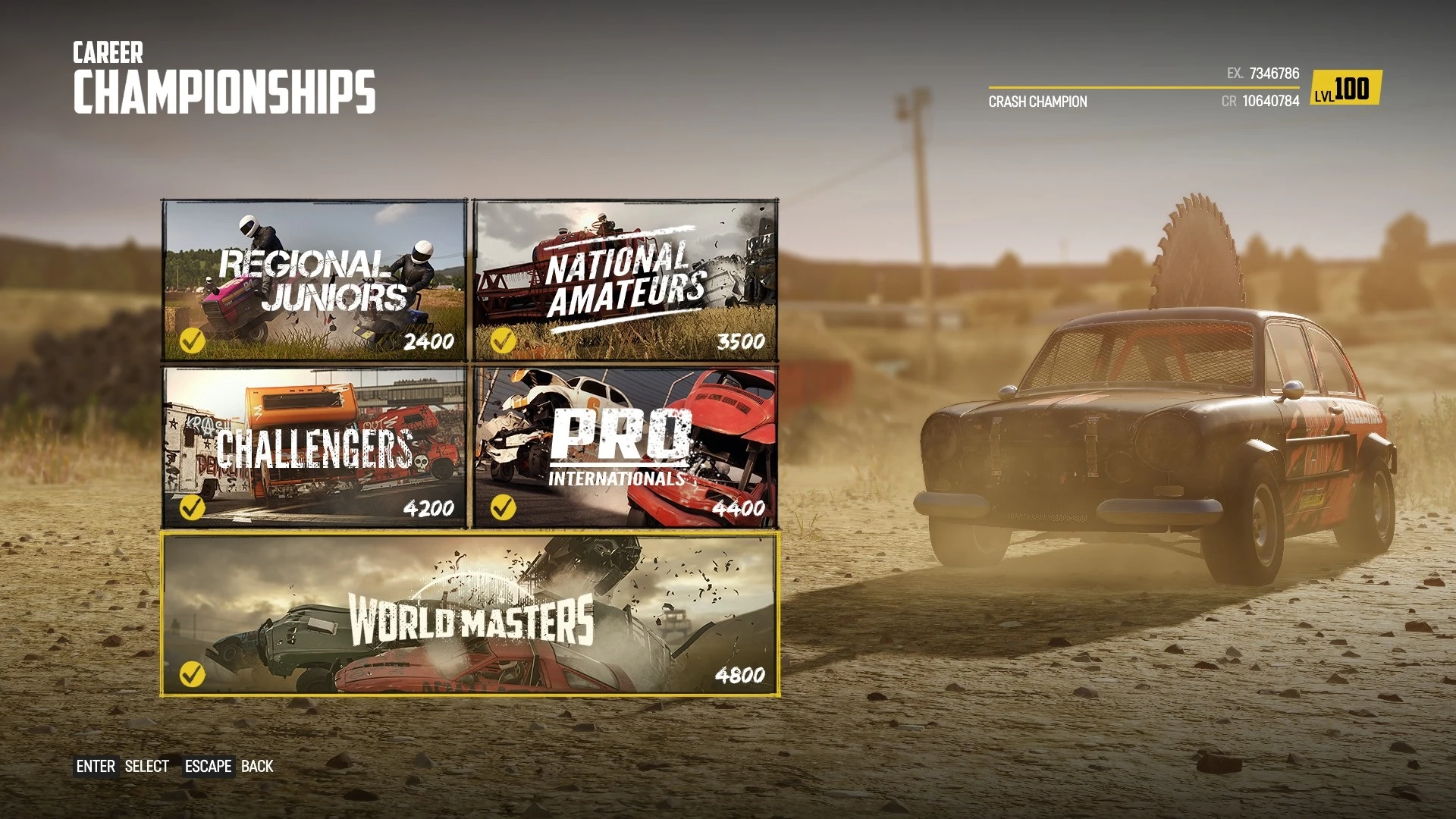The image size is (1456, 819).
Task: Toggle completion mark on World Masters
Action: (x=192, y=673)
